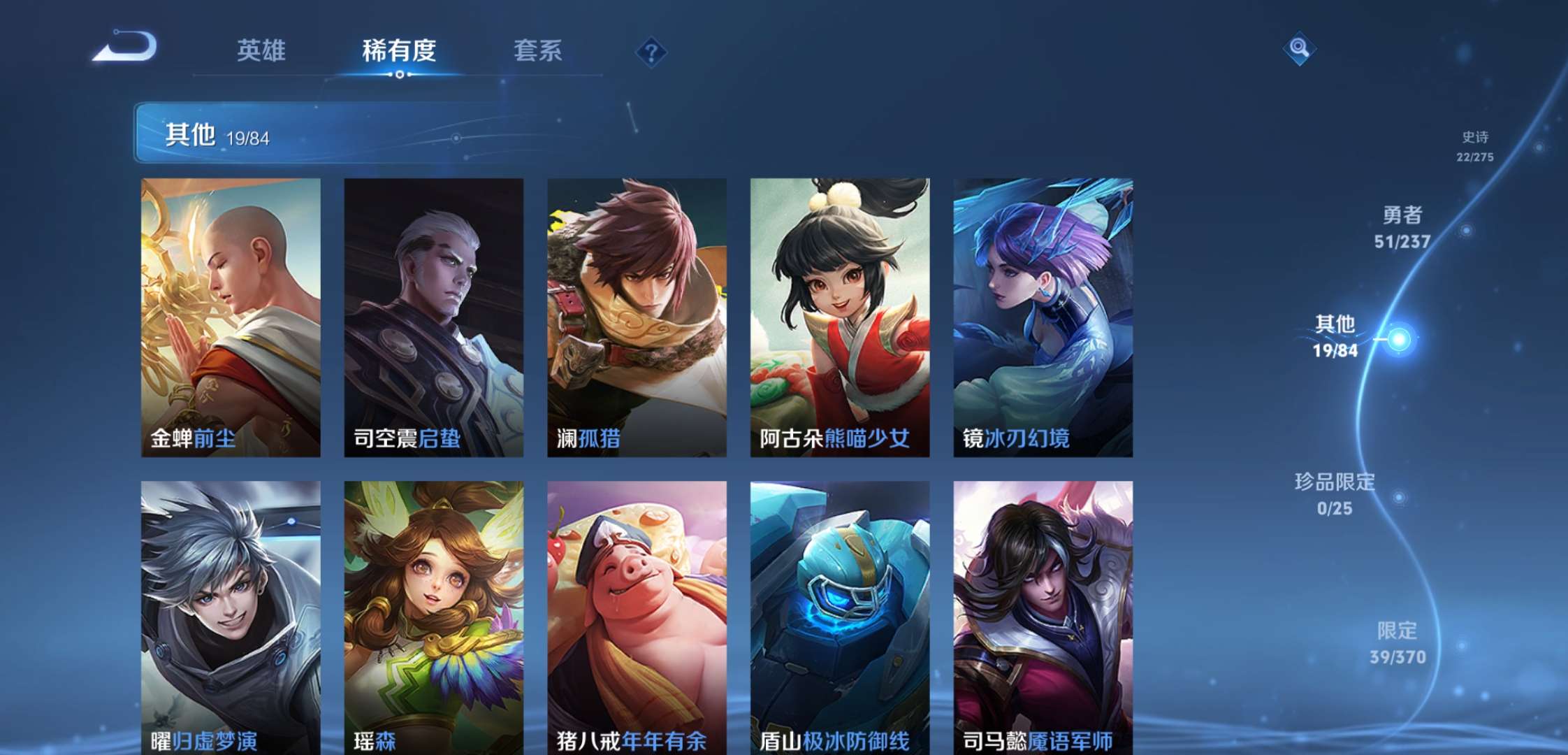Jump to the 史诗 rarity section
The width and height of the screenshot is (1568, 755).
pos(1475,145)
